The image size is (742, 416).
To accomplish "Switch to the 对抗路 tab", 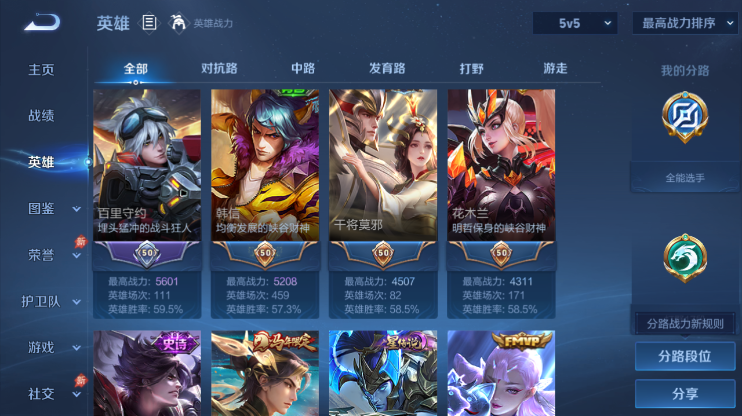I will [x=219, y=69].
